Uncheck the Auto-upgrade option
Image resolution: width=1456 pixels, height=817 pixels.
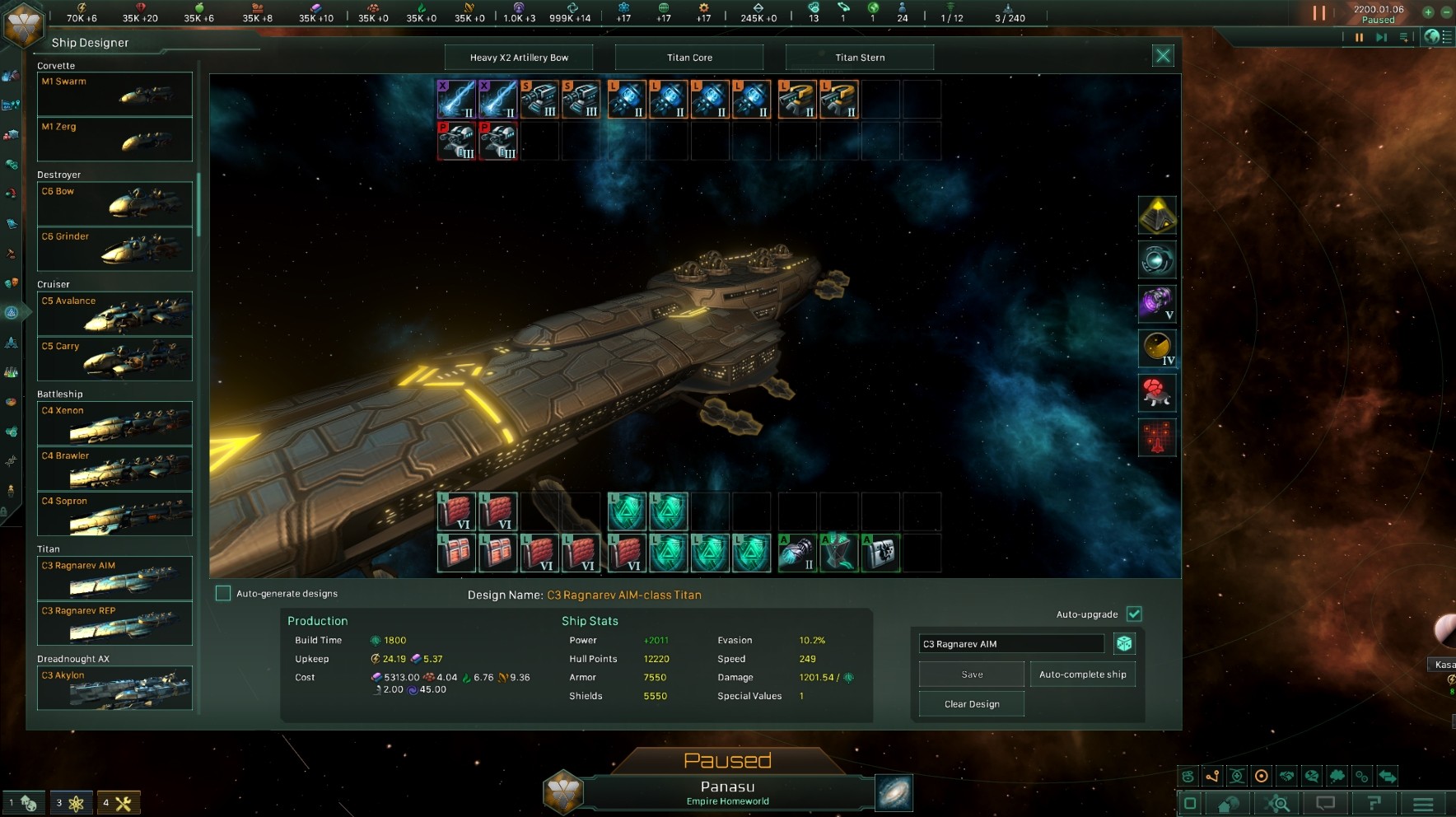[x=1136, y=614]
